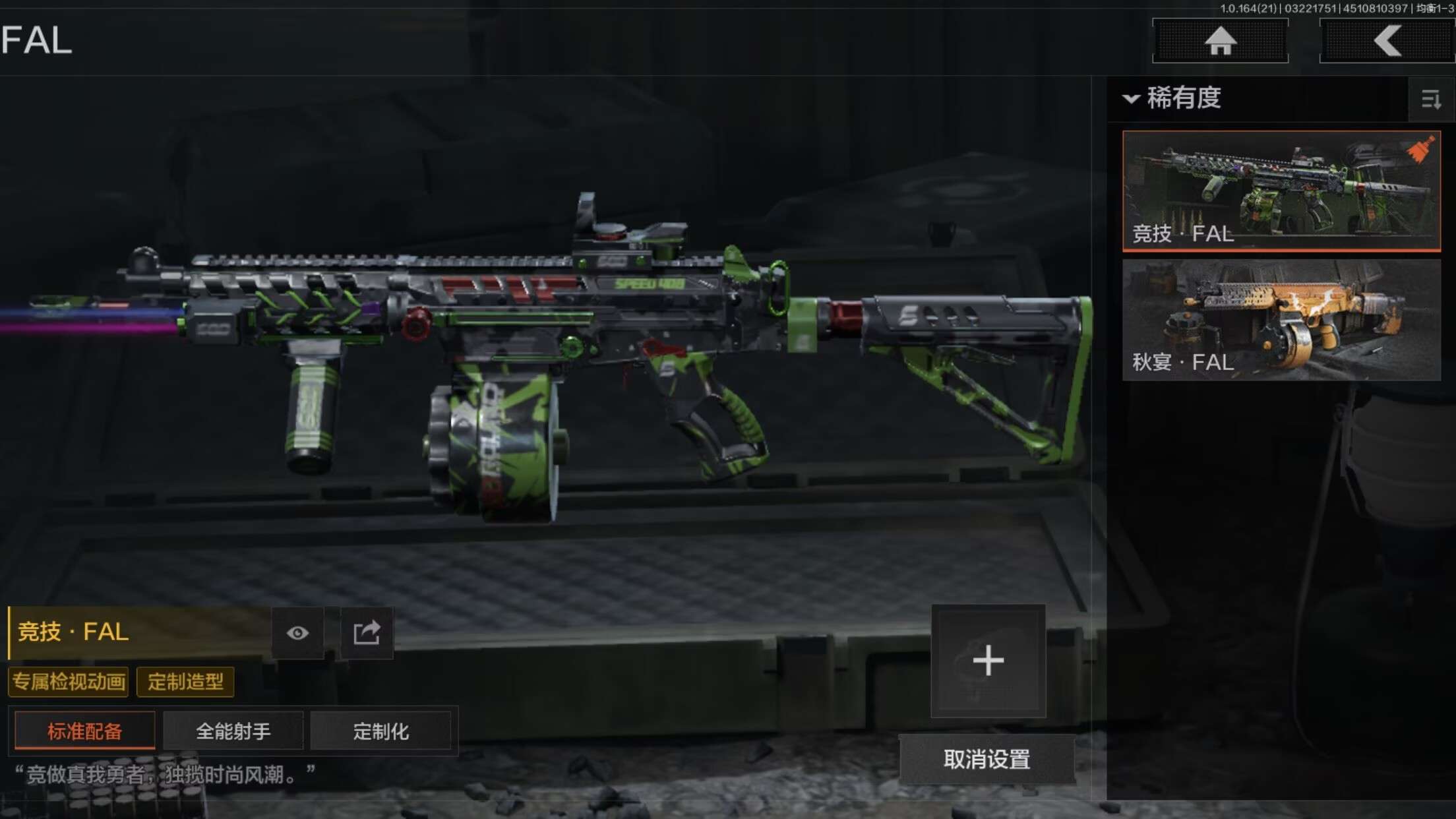This screenshot has height=819, width=1456.
Task: Add a charm in the plus slot
Action: tap(988, 660)
